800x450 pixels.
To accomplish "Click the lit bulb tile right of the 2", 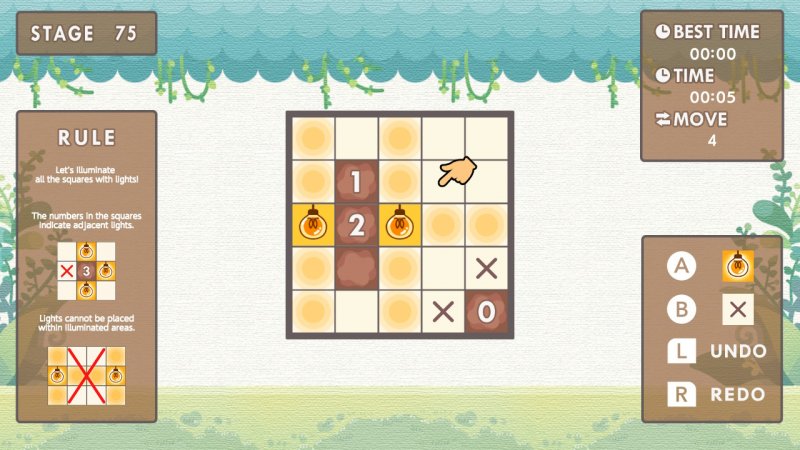I will (399, 225).
